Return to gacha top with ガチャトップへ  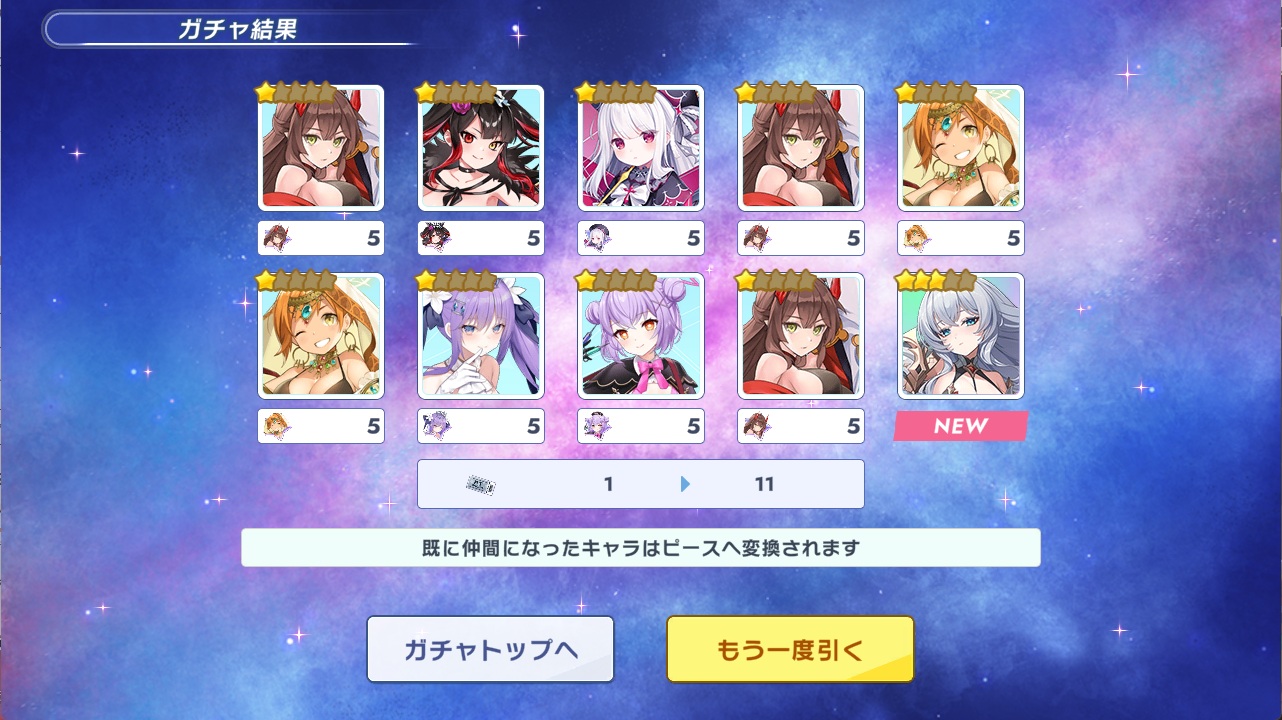pyautogui.click(x=490, y=649)
